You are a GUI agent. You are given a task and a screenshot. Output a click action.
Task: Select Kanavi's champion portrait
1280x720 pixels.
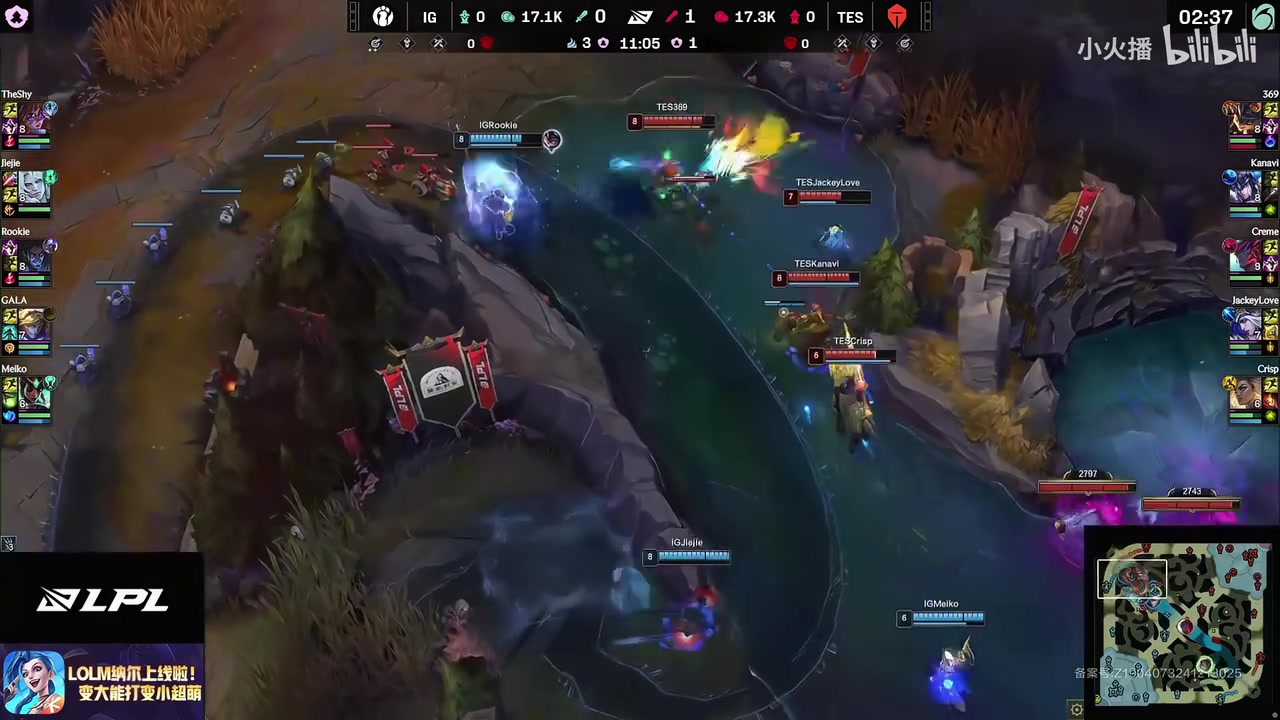tap(1245, 186)
